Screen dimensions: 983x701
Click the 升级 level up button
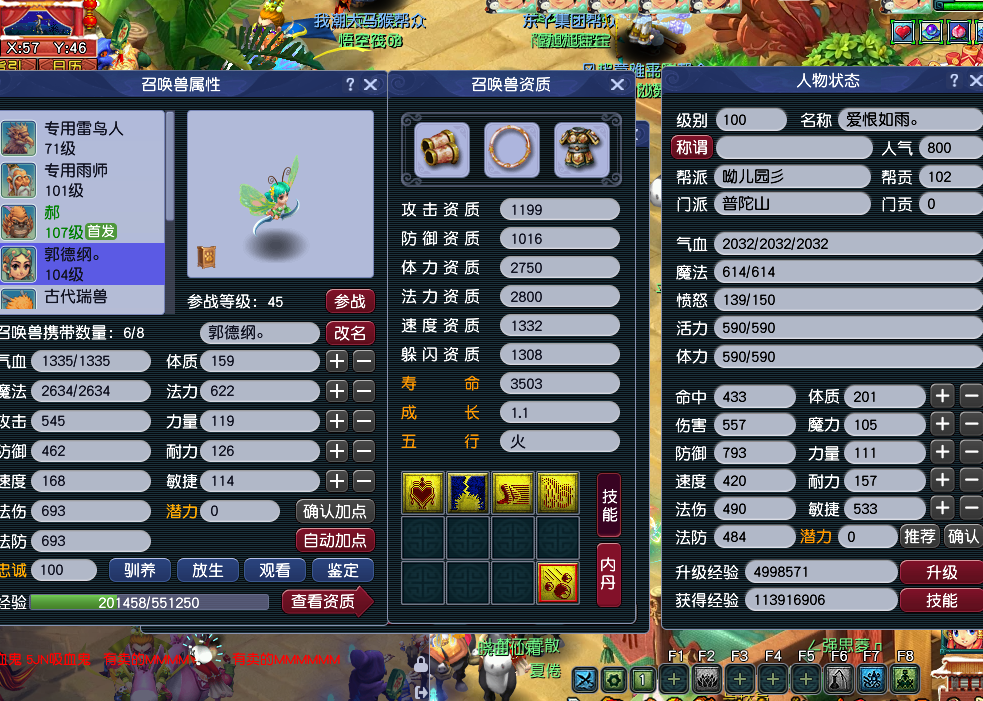[941, 572]
